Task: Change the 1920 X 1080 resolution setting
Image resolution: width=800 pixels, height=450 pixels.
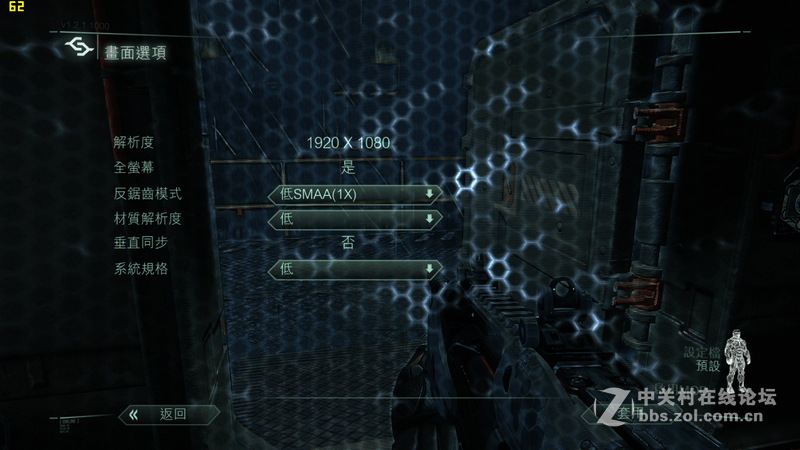Action: (x=348, y=144)
